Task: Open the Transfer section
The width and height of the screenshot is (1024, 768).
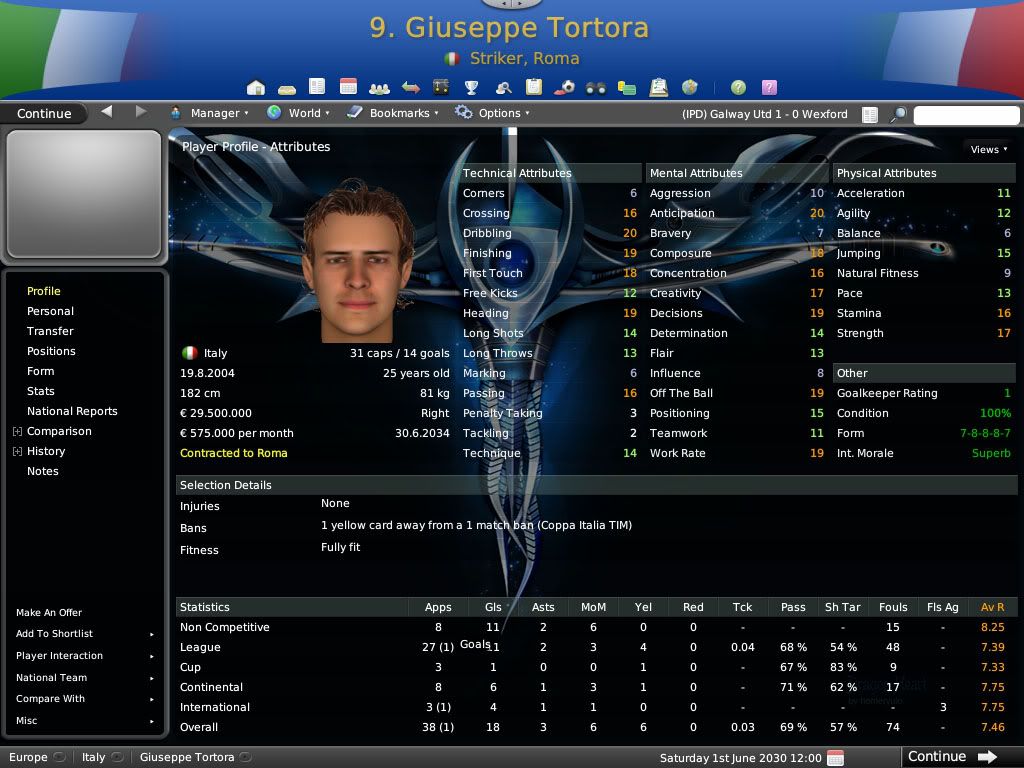Action: 50,331
